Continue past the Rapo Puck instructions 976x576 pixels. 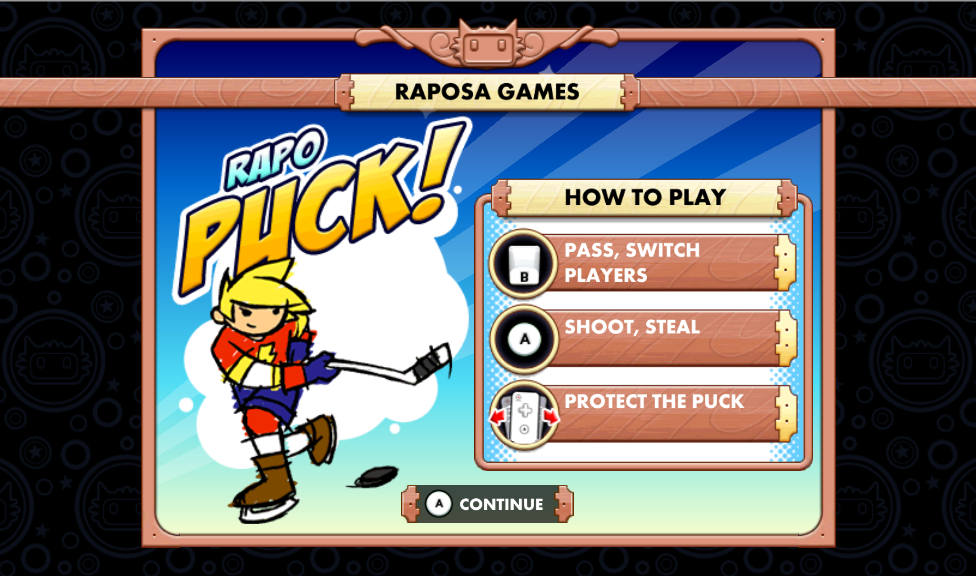click(x=488, y=504)
